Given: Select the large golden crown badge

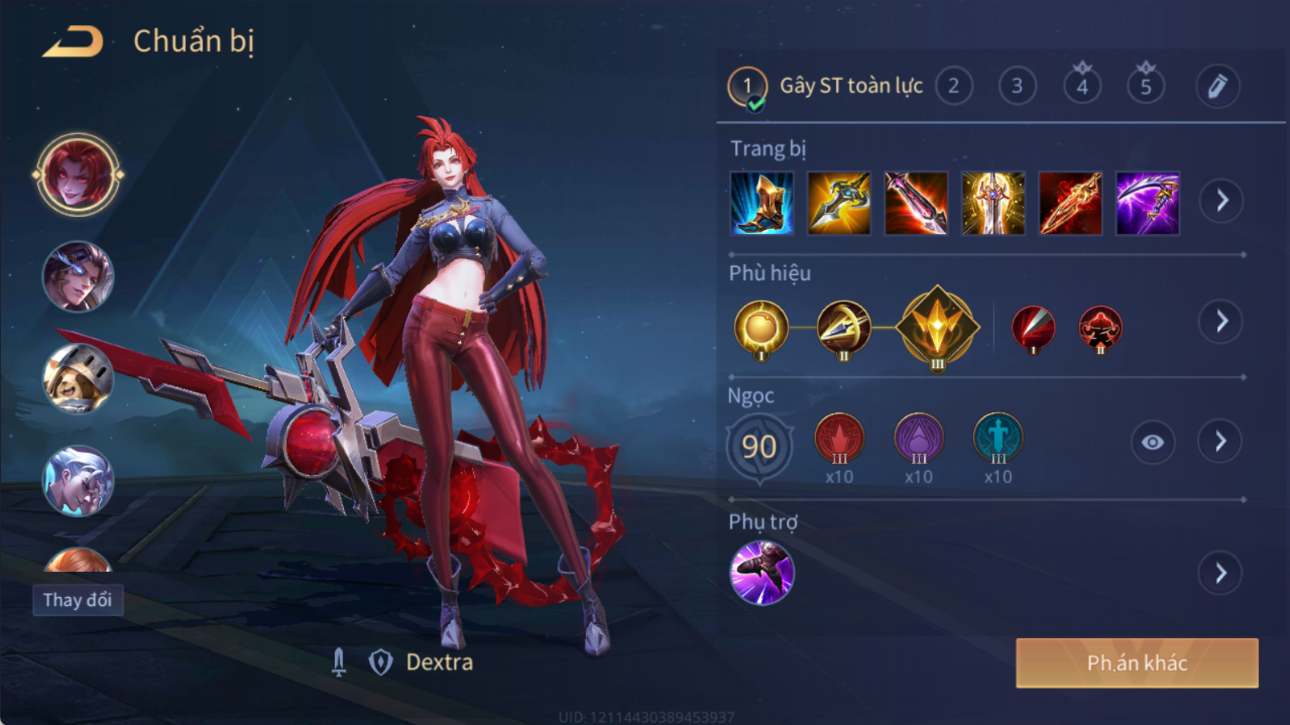Looking at the screenshot, I should pos(937,327).
